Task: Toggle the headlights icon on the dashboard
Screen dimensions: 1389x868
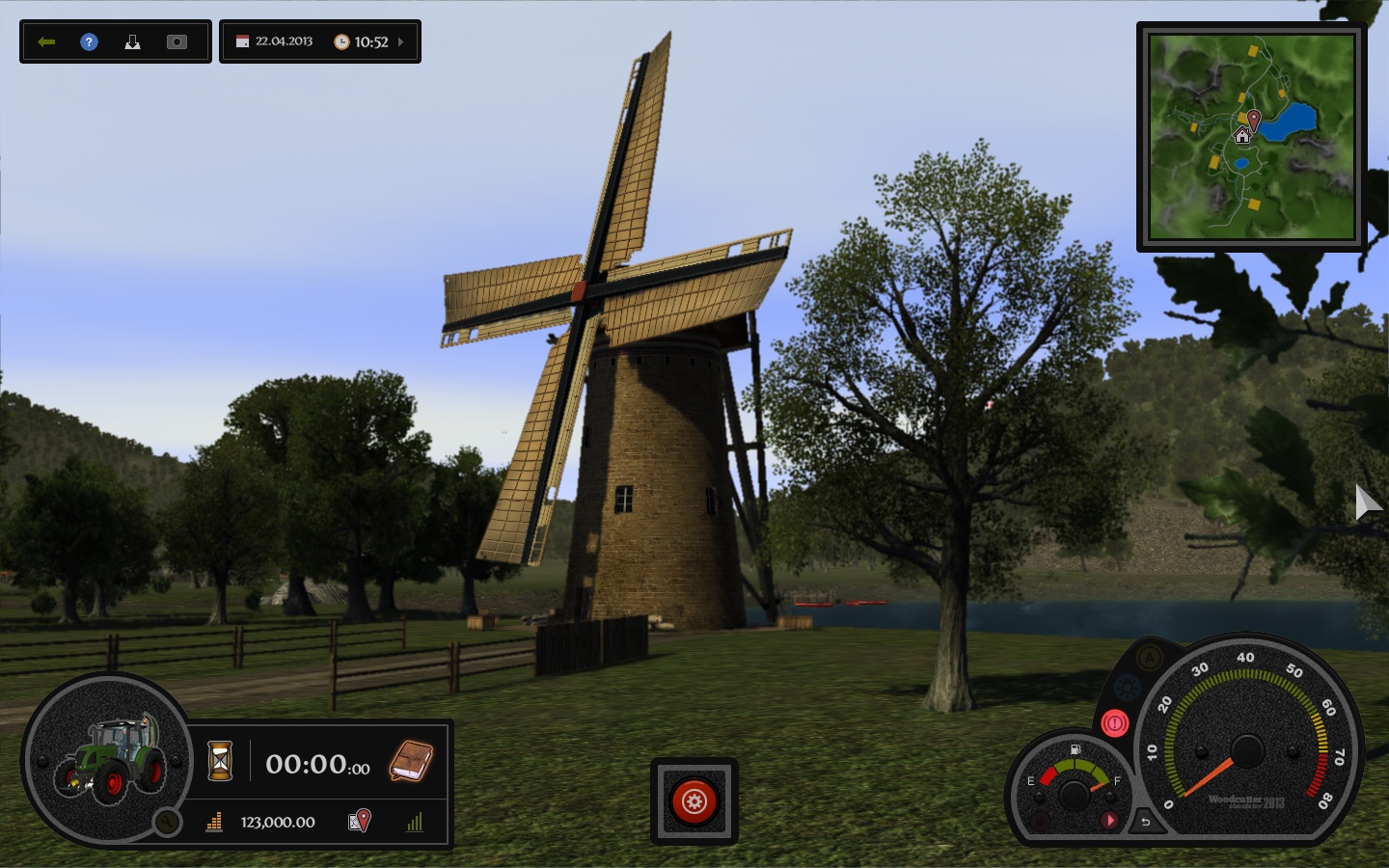Action: (1127, 686)
